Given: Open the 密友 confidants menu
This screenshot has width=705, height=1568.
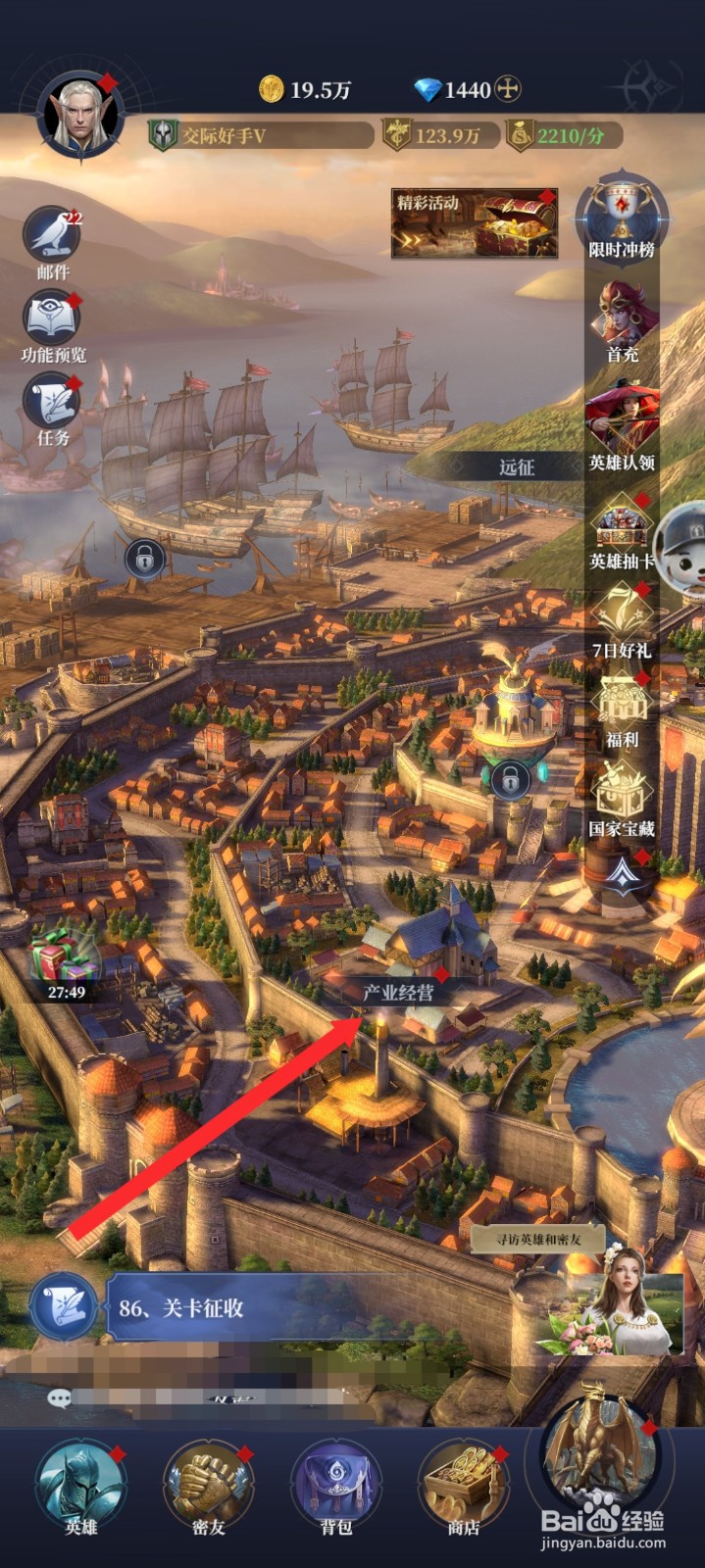Looking at the screenshot, I should point(208,1486).
